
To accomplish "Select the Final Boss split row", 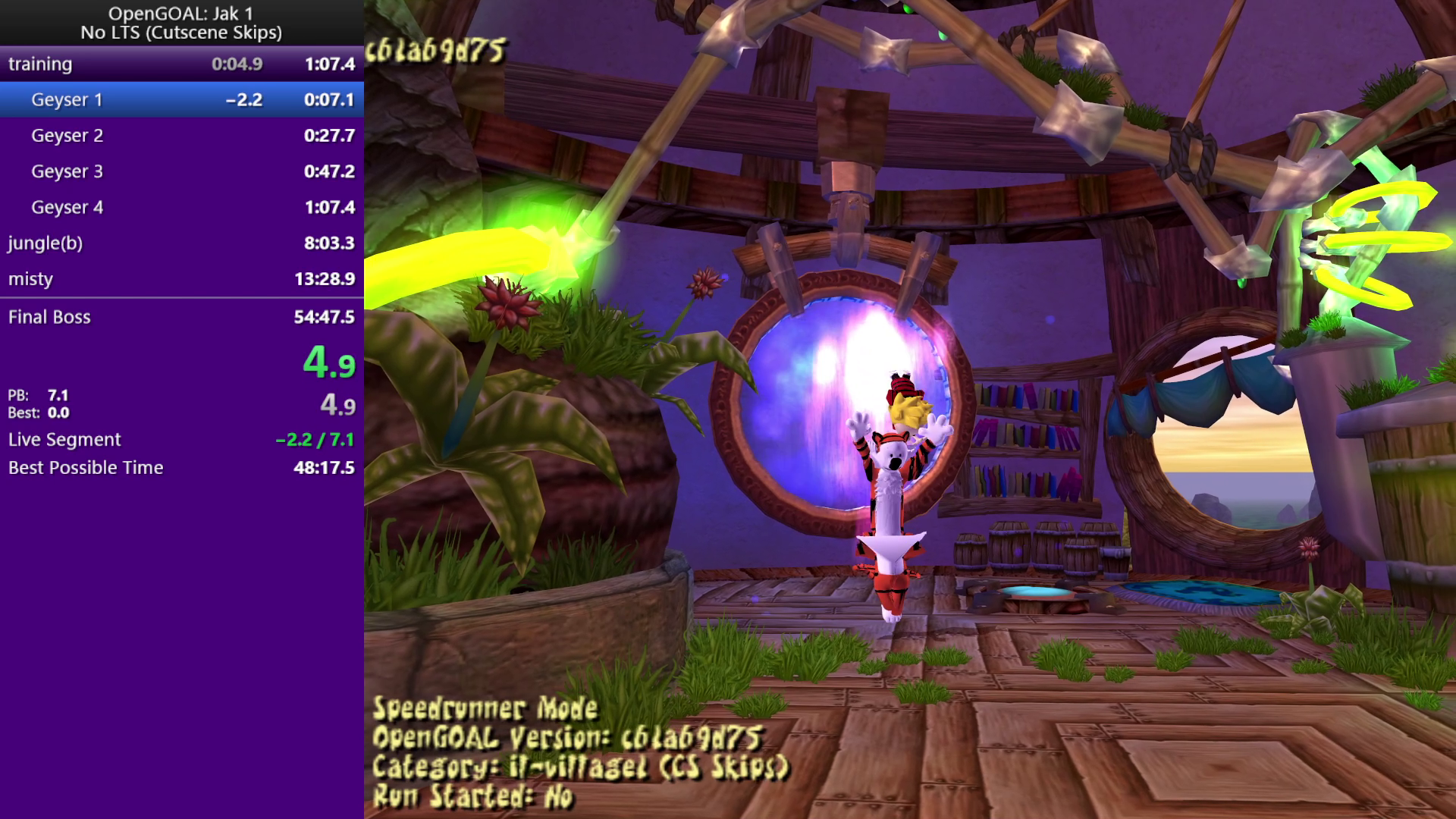I will [181, 317].
